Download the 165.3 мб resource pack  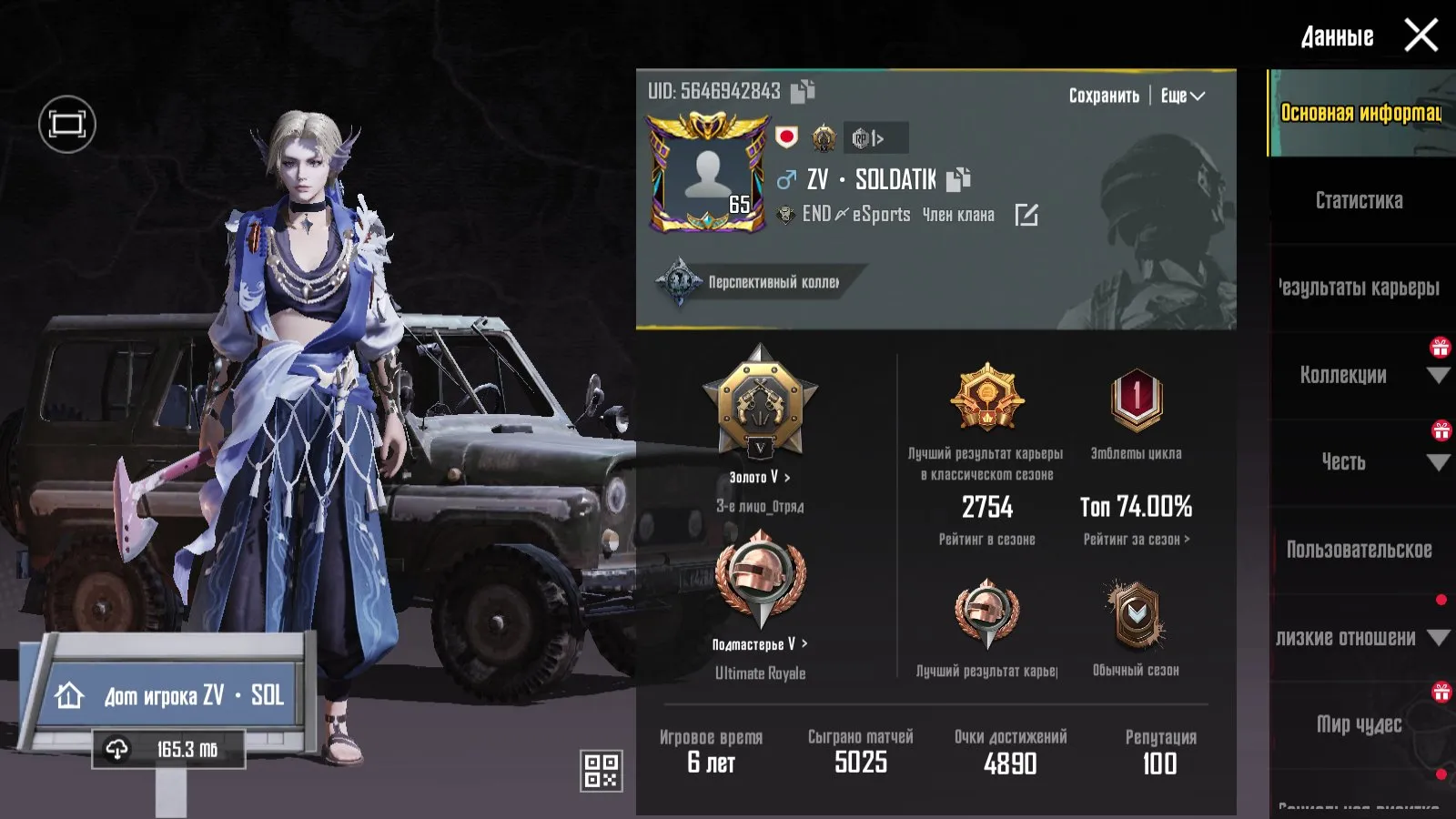168,750
